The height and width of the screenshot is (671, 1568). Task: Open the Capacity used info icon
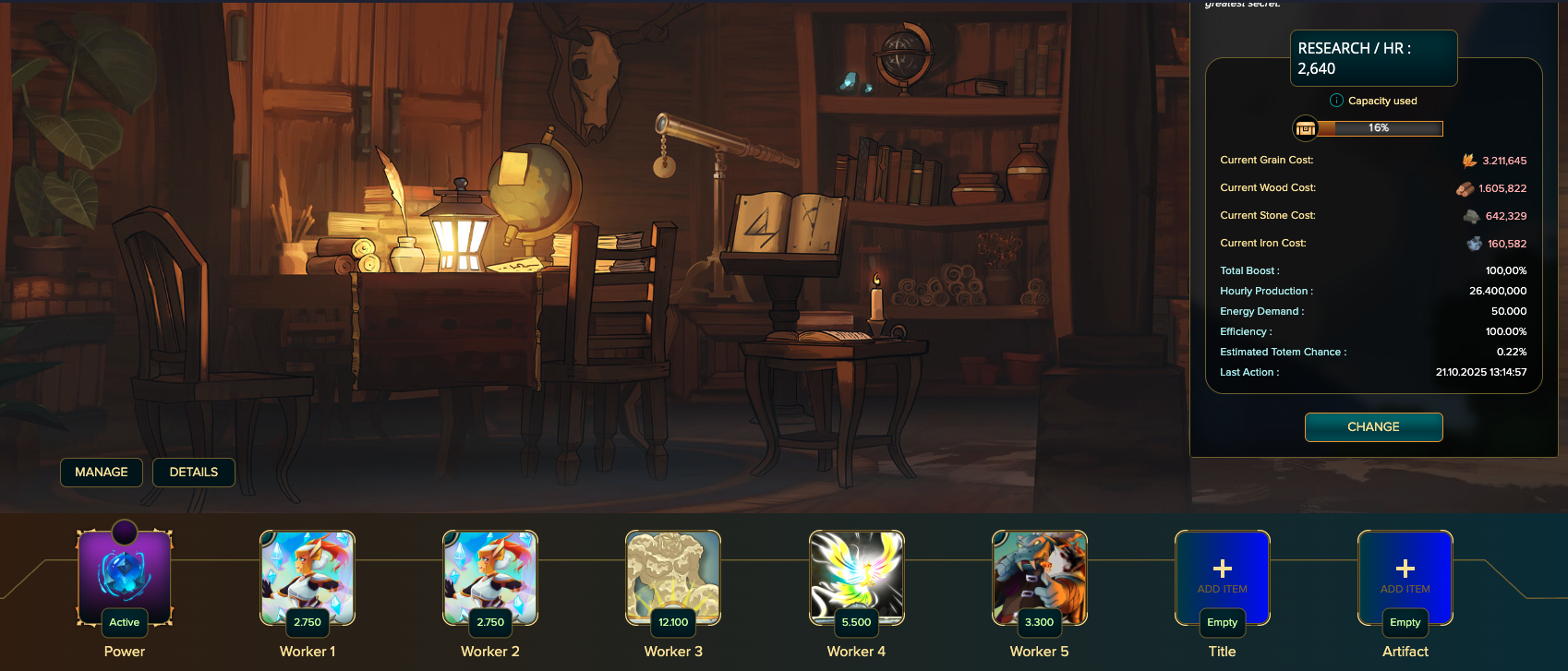(x=1335, y=101)
